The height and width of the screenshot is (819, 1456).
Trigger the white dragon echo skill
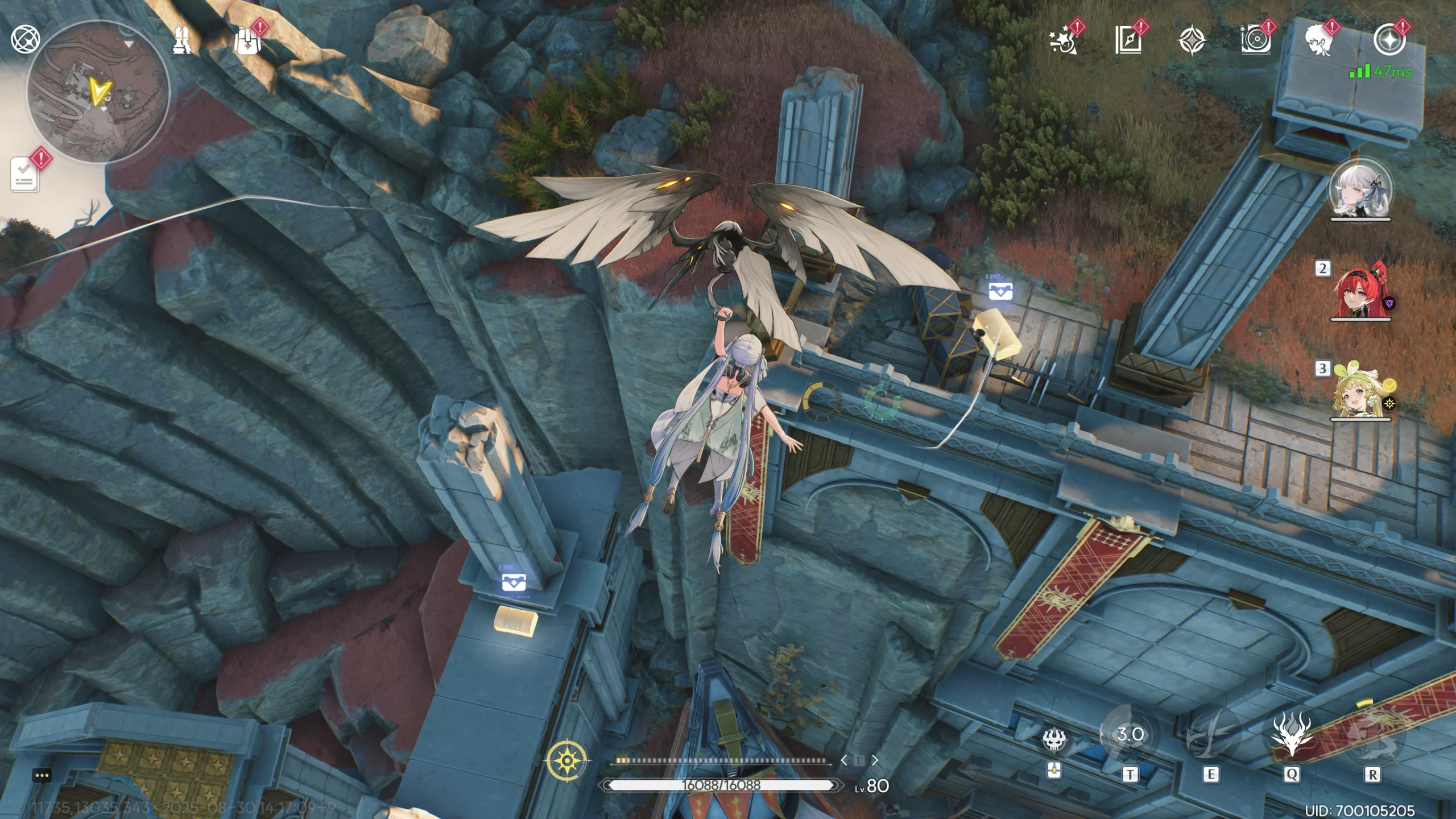point(1292,735)
